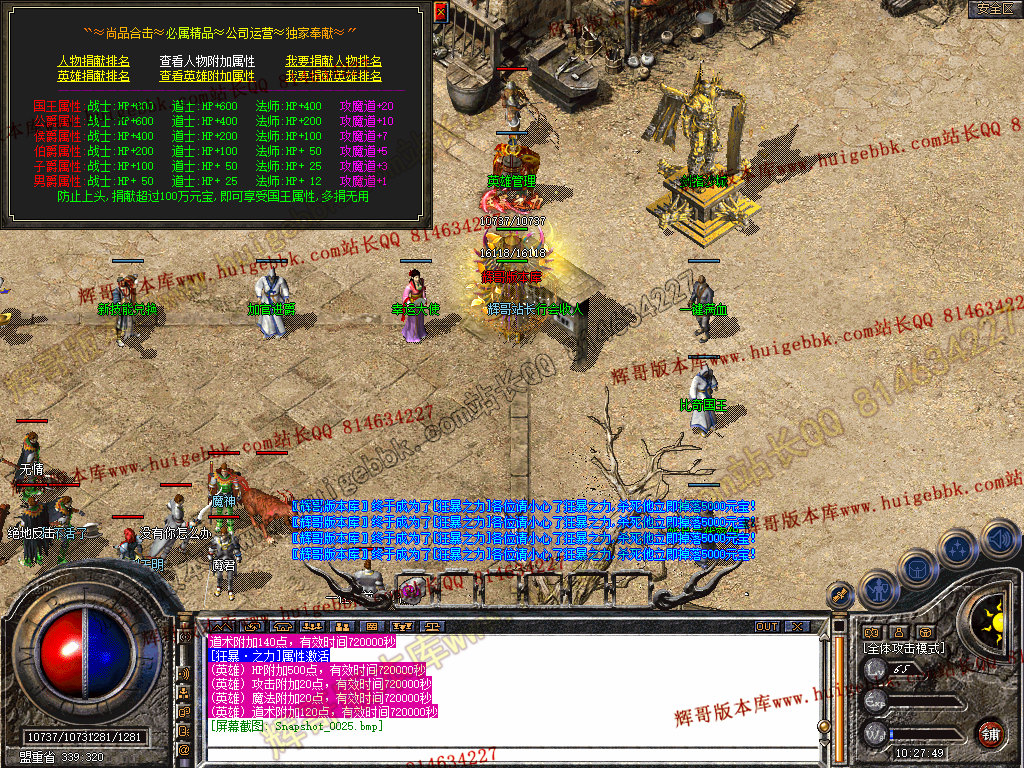
Task: Open the skills sparkle round button
Action: tap(957, 549)
